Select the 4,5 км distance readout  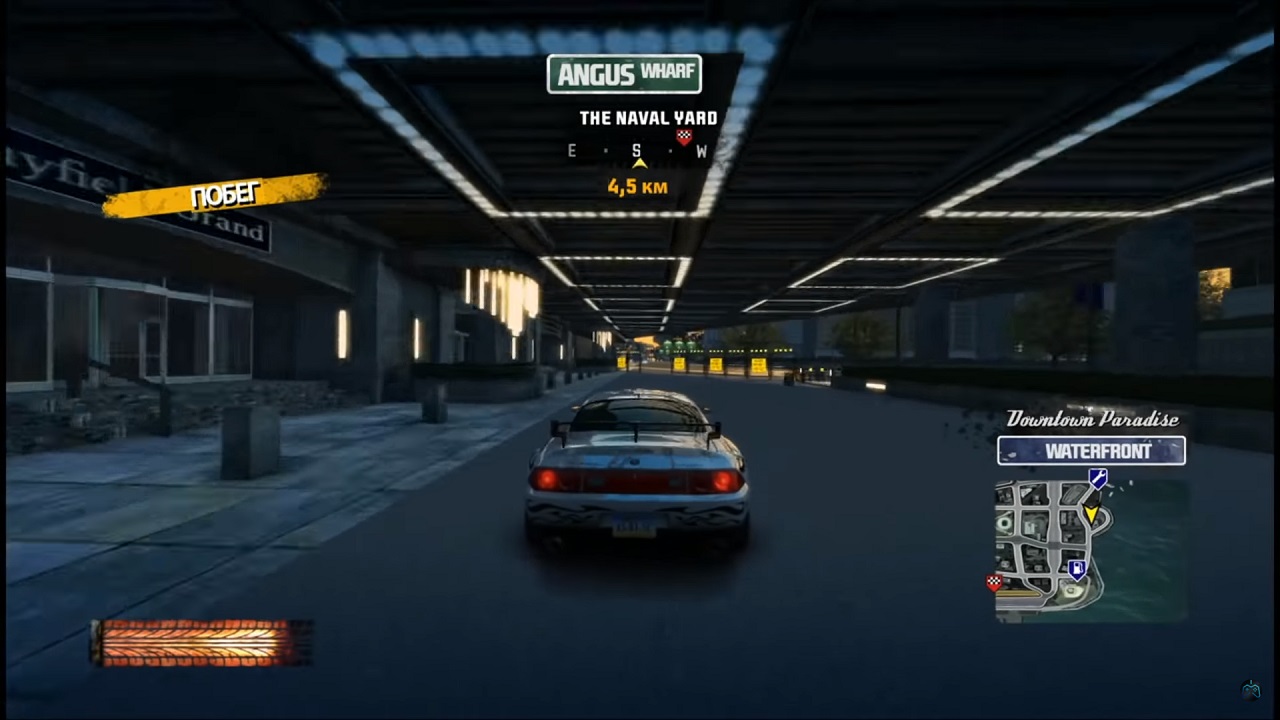tap(637, 186)
